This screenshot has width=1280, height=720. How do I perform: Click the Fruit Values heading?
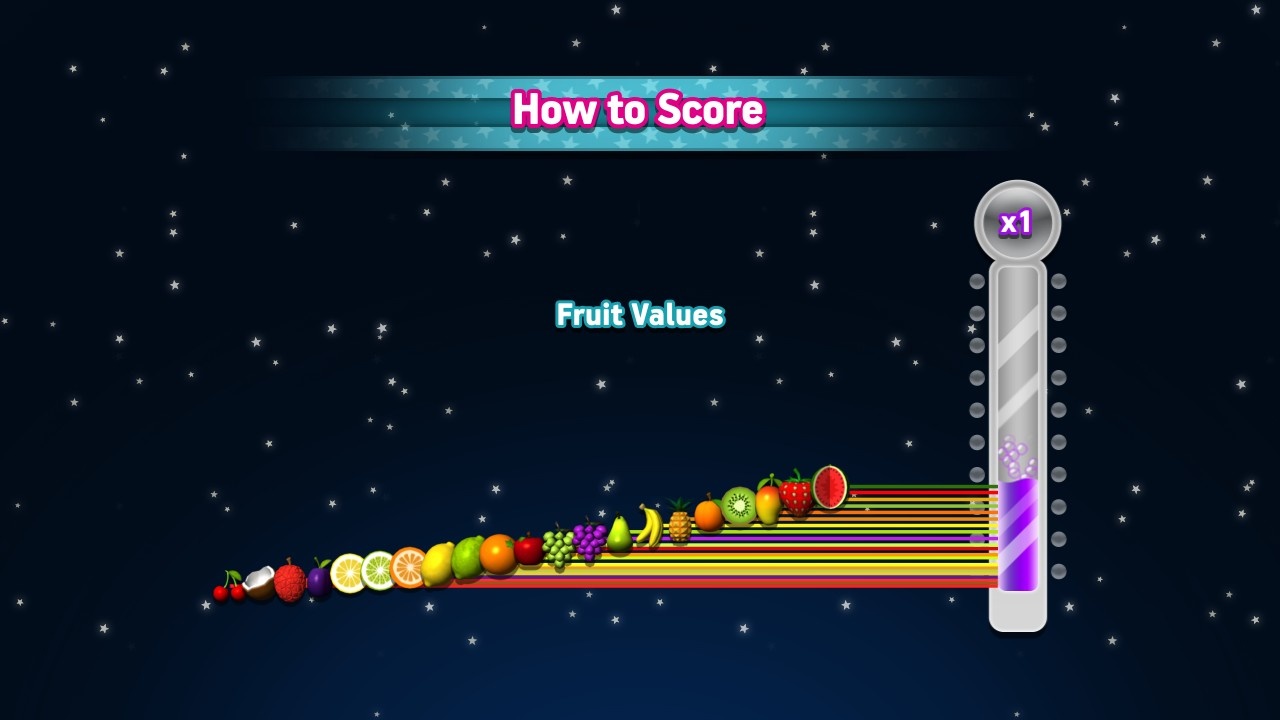641,314
